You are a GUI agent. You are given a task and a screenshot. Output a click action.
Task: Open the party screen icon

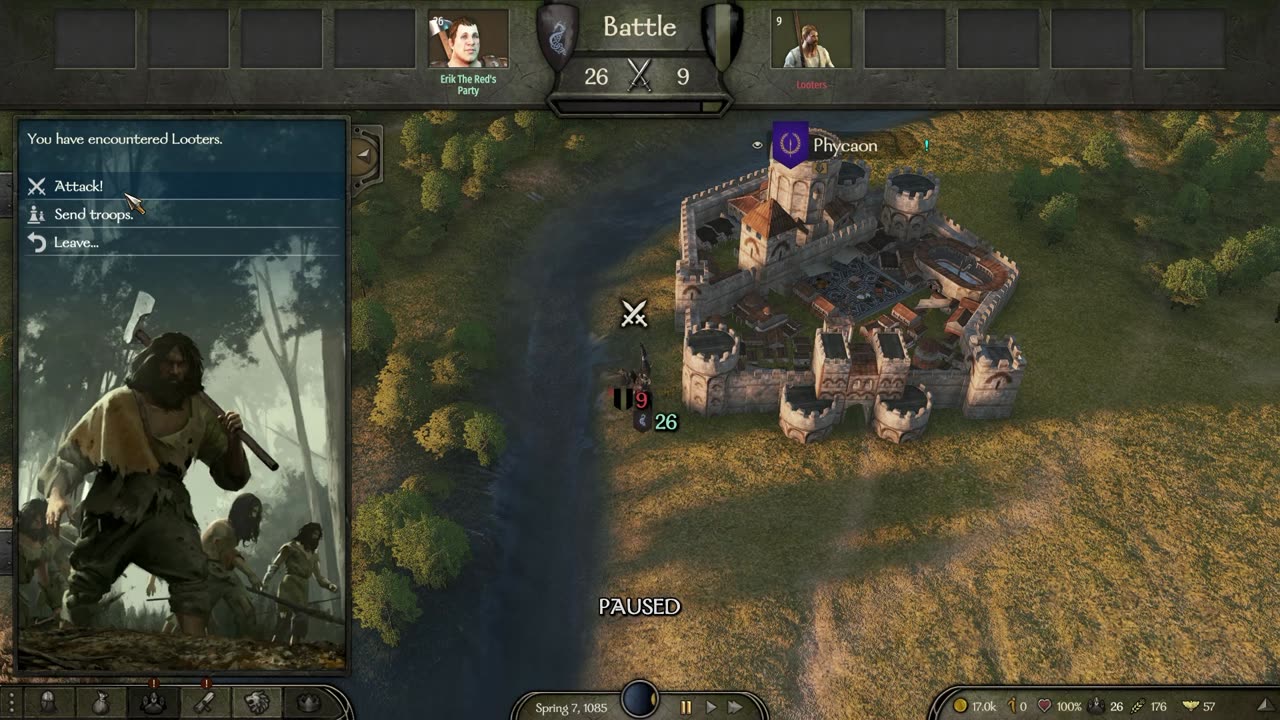pyautogui.click(x=154, y=704)
